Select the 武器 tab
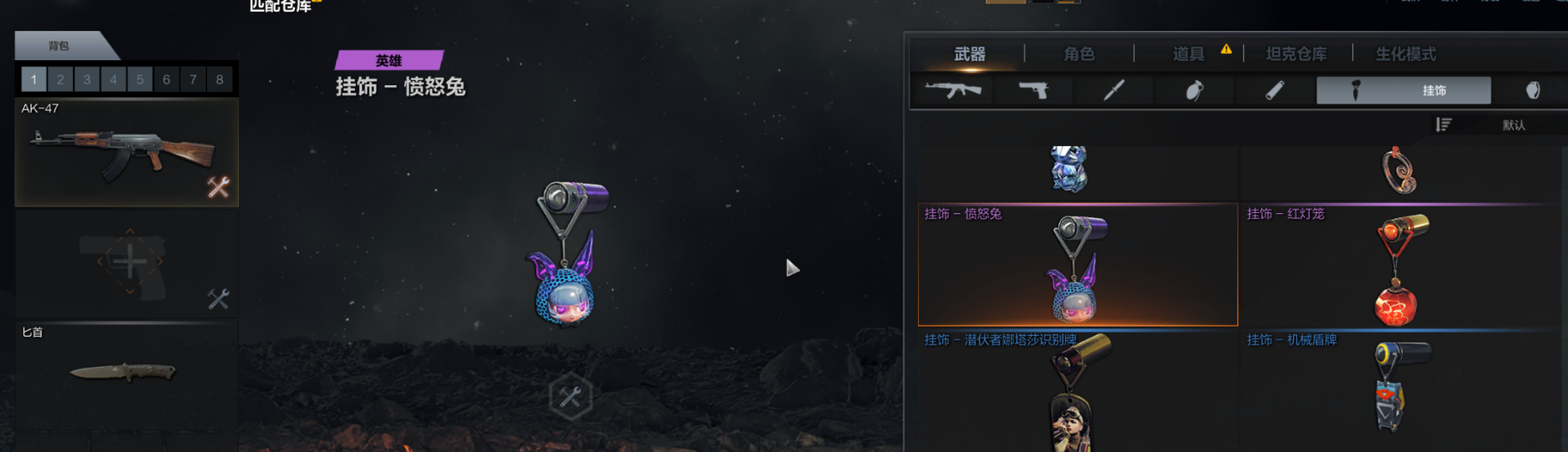 tap(969, 54)
